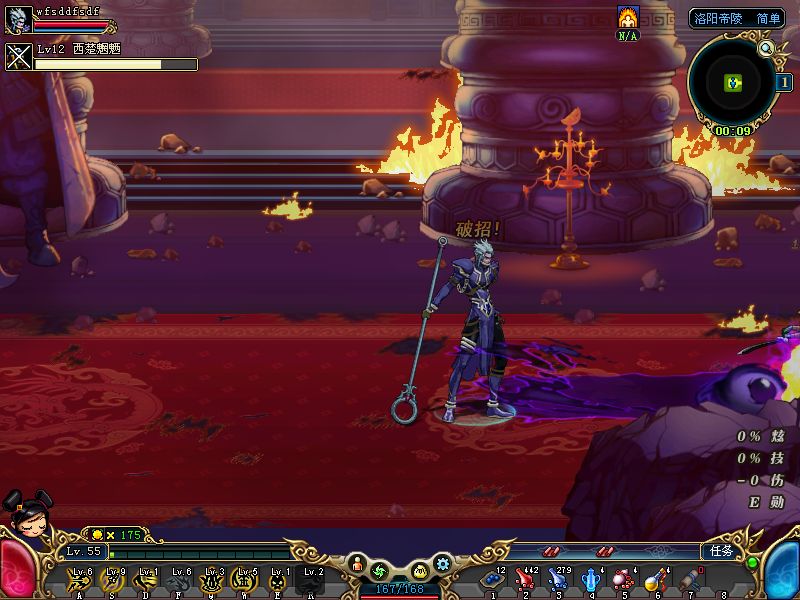The width and height of the screenshot is (800, 600).
Task: Activate the Lv.6 skill on slot A
Action: click(79, 579)
